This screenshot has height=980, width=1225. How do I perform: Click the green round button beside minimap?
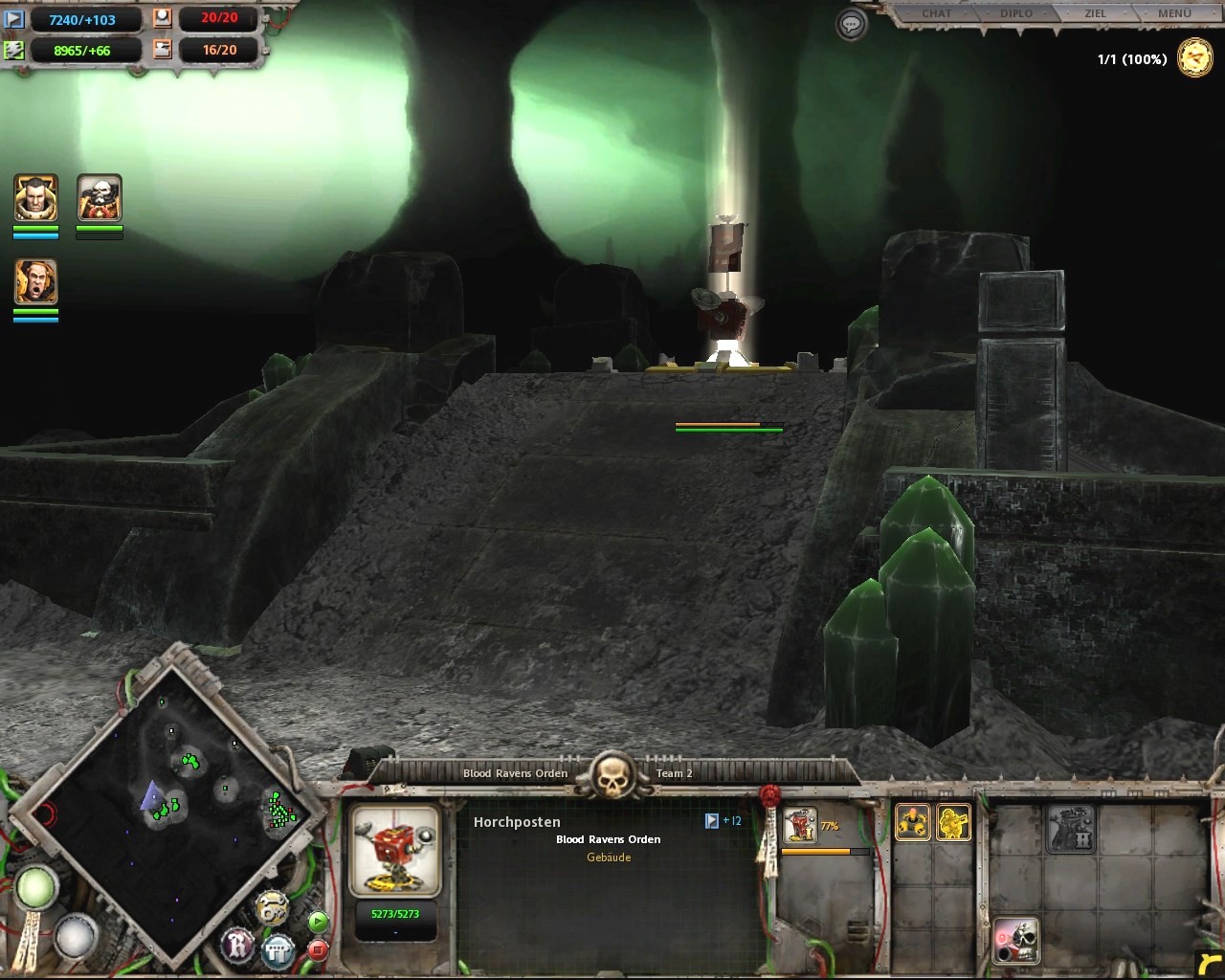pos(35,887)
